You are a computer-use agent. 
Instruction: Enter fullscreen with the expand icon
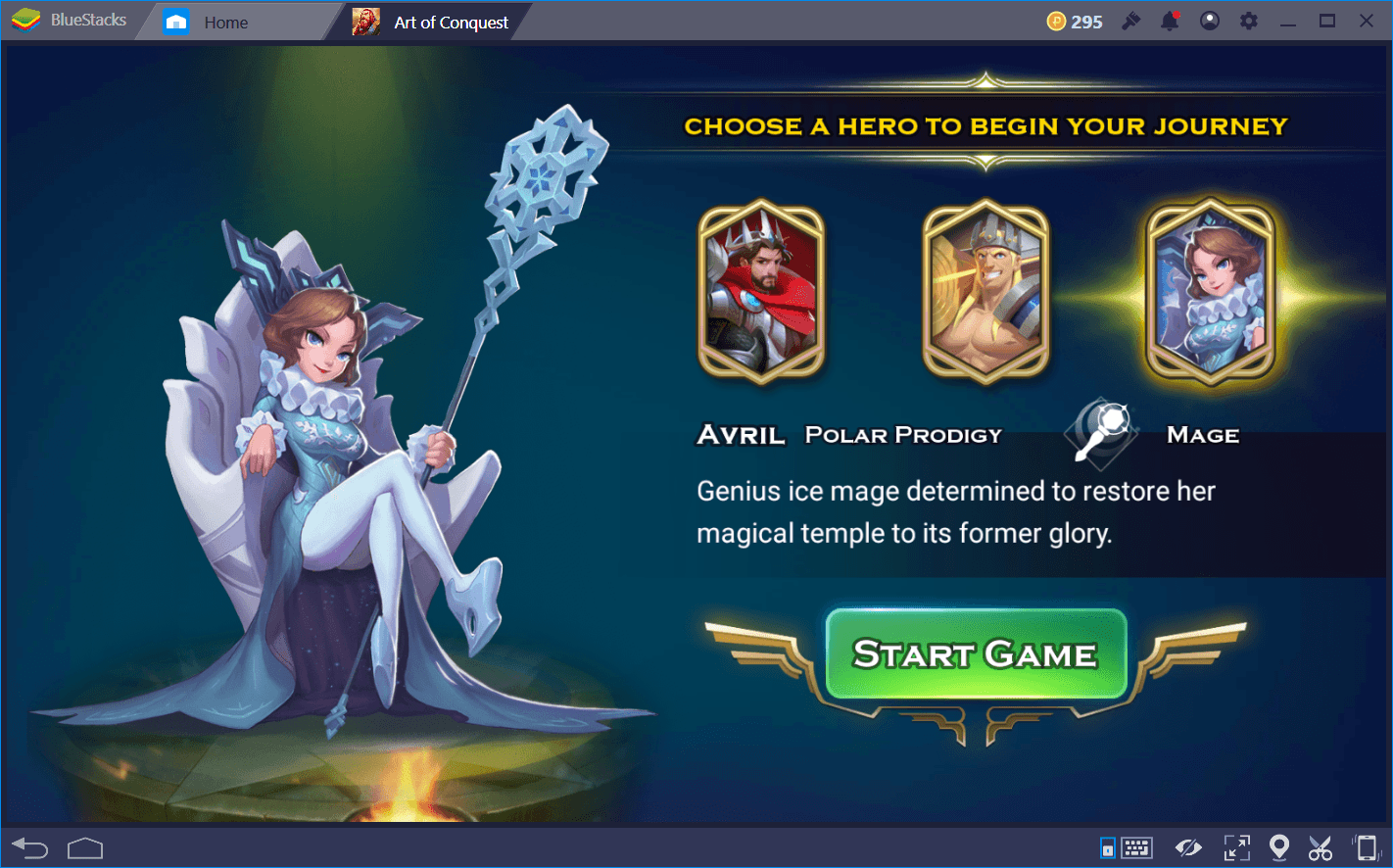(x=1236, y=847)
